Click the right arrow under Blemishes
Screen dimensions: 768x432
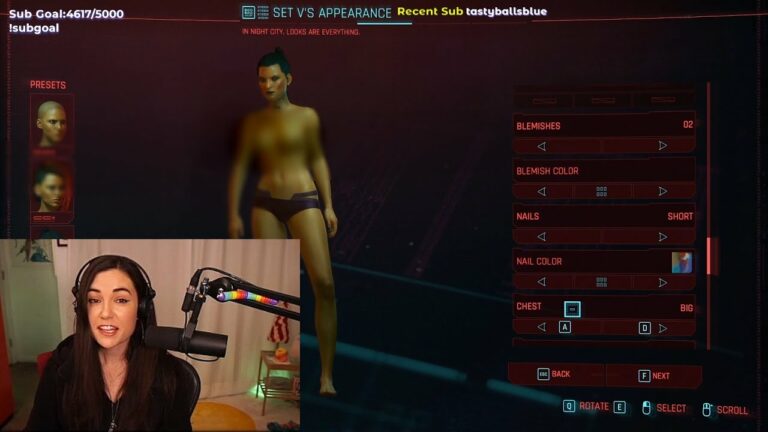(662, 145)
